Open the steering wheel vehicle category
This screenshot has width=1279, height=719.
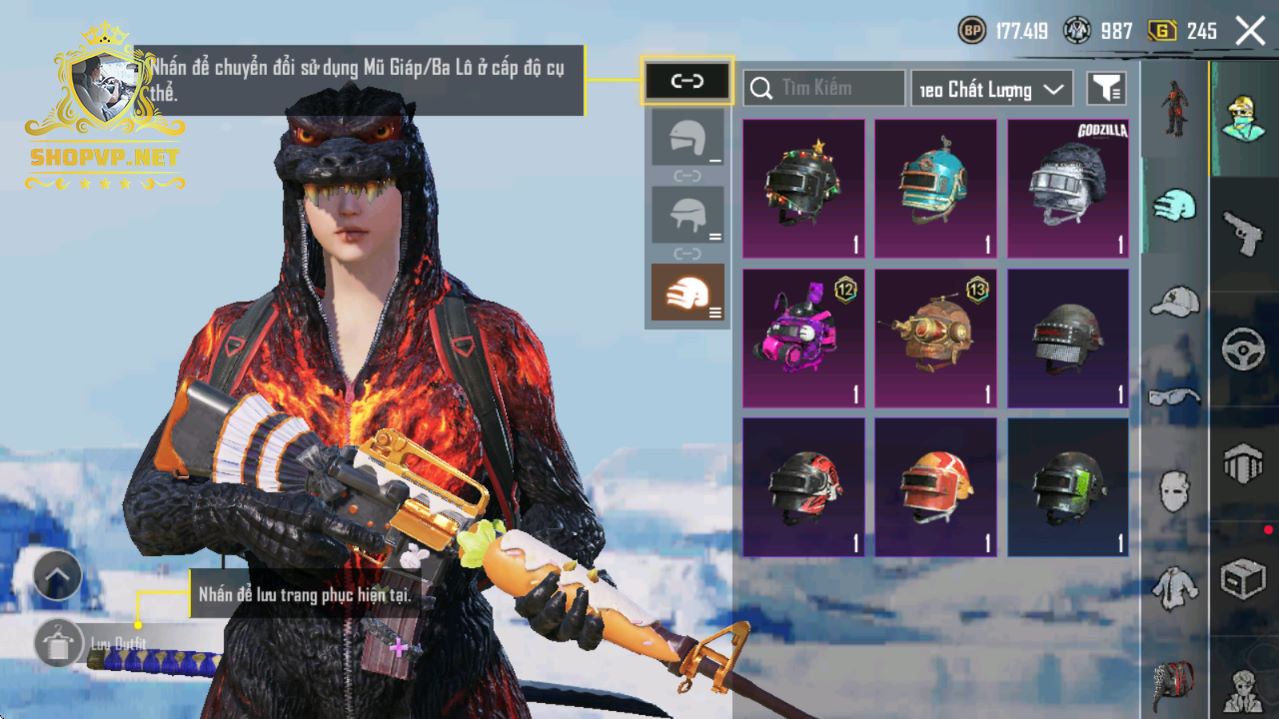click(1243, 350)
